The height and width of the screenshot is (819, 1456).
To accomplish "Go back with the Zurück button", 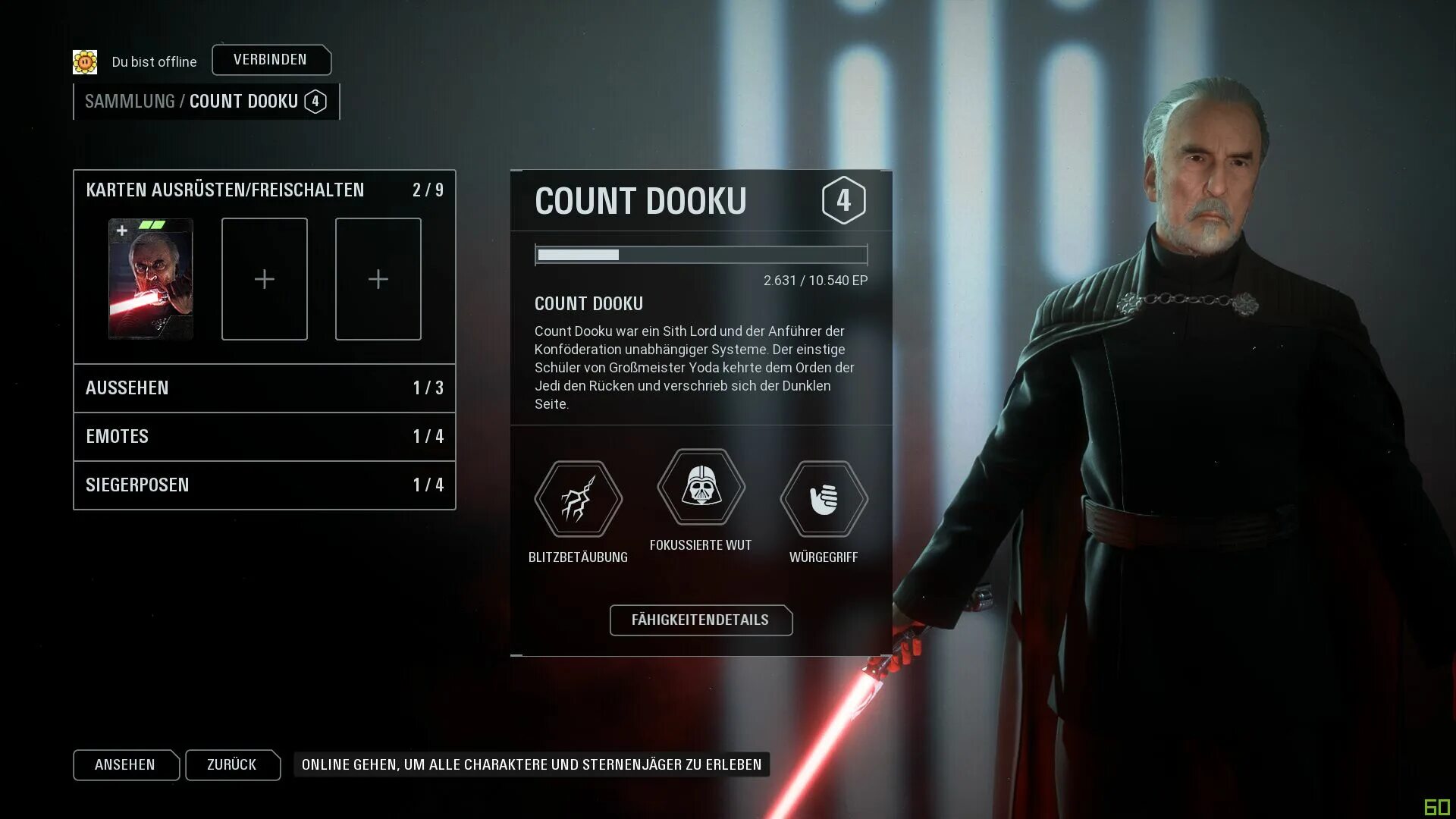I will click(232, 765).
